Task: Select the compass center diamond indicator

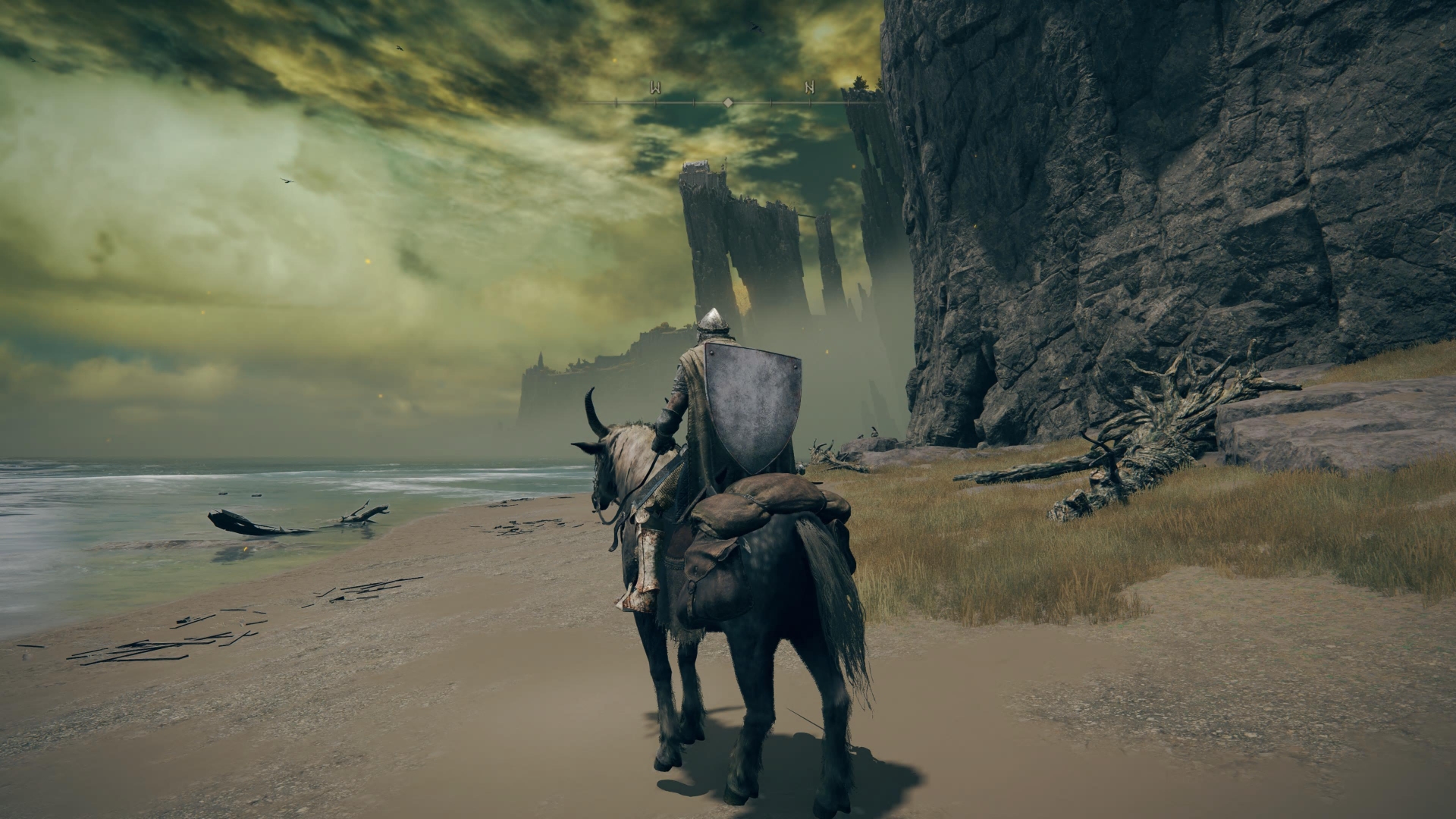Action: (x=728, y=102)
